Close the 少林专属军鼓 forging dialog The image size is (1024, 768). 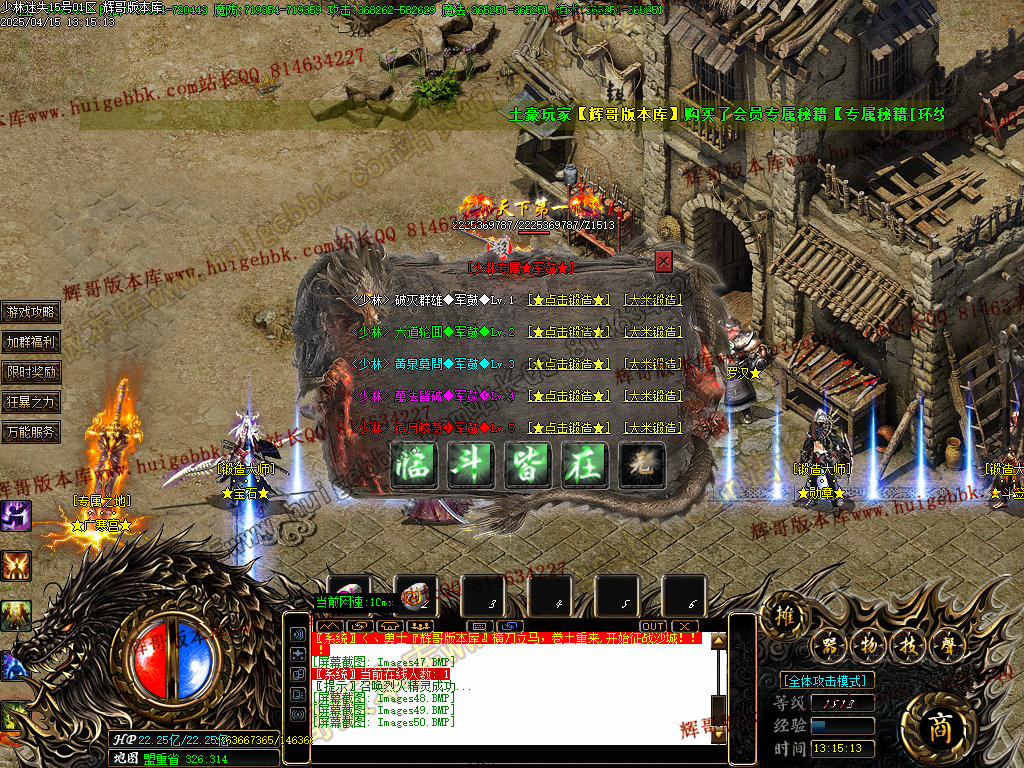[664, 262]
